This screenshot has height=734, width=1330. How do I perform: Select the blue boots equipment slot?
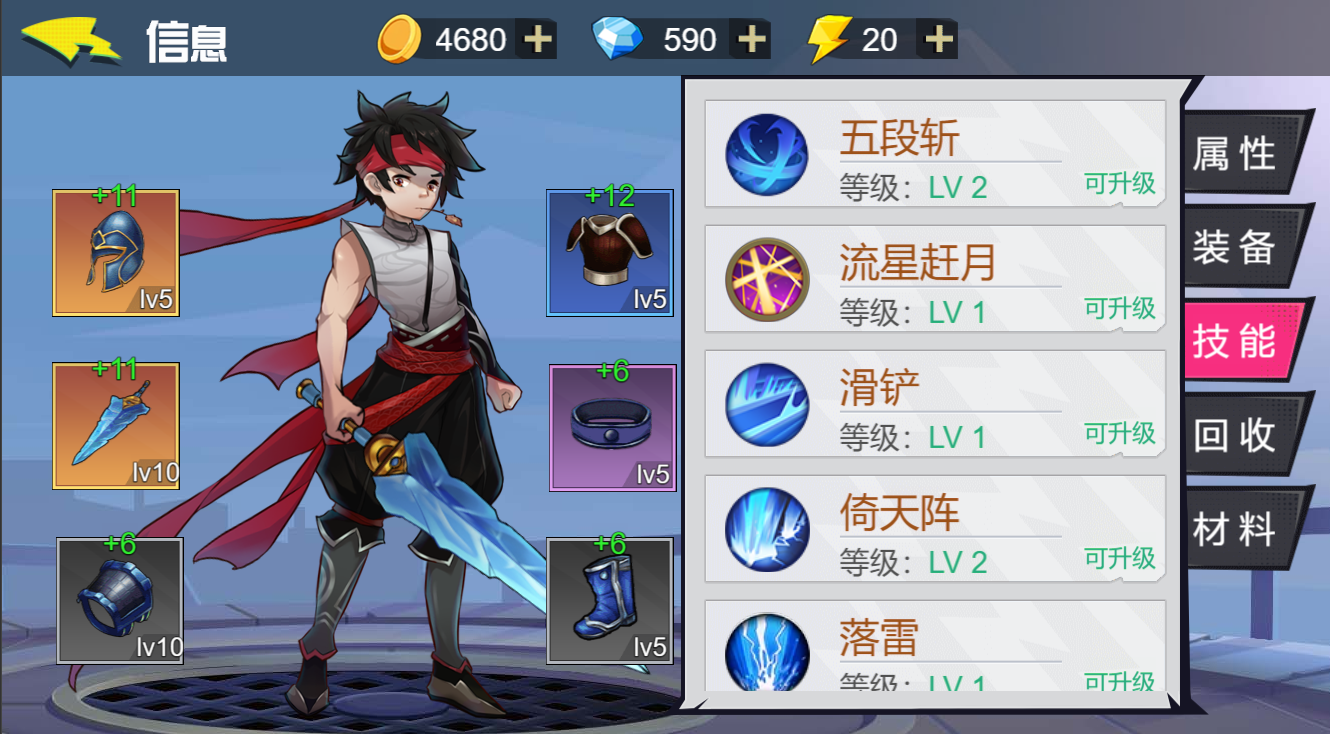coord(610,600)
